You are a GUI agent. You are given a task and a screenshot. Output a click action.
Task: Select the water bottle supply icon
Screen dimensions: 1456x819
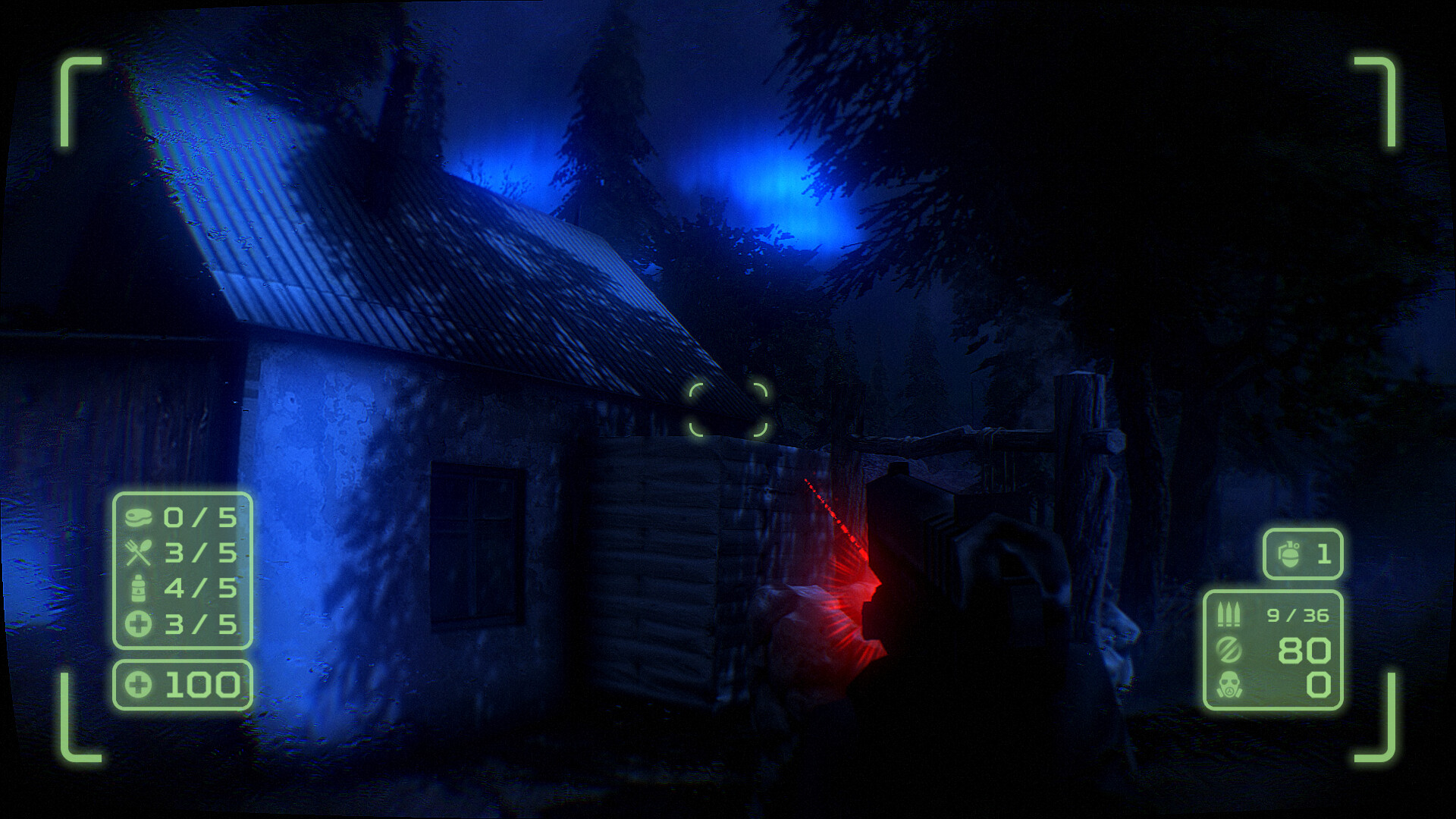coord(140,589)
